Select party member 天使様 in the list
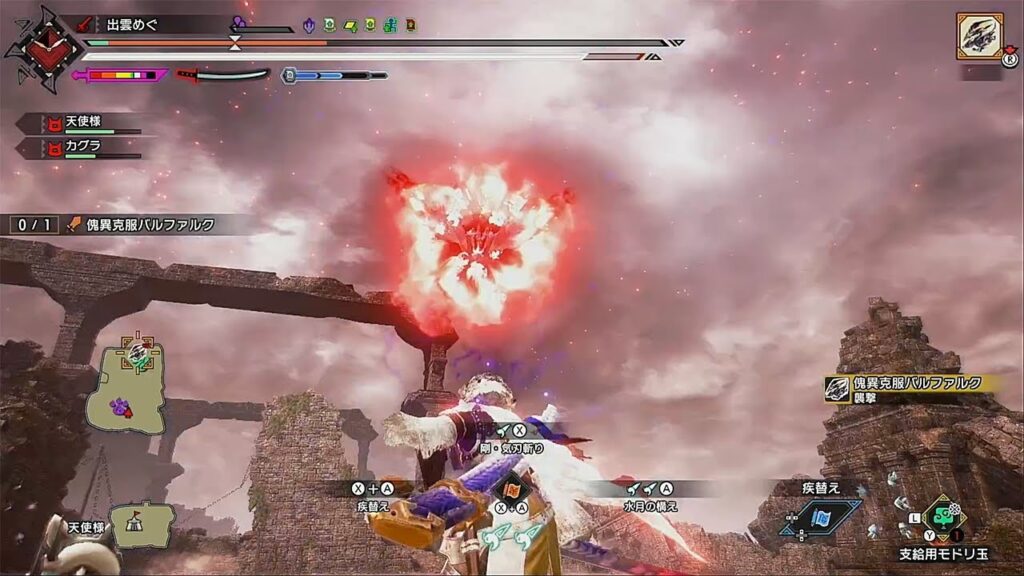Screen dimensions: 1024x576 (84, 122)
